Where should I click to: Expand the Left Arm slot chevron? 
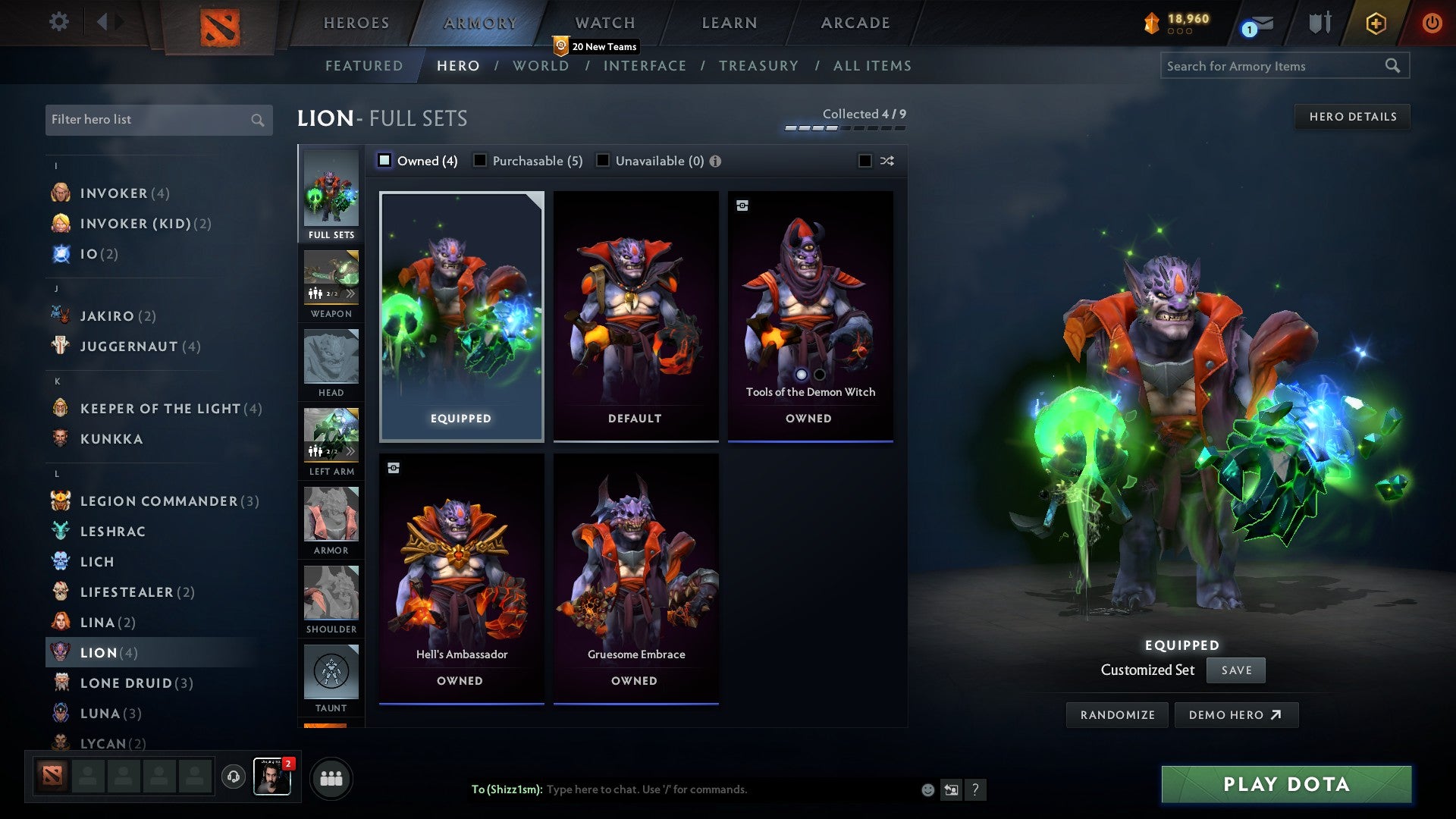(351, 450)
